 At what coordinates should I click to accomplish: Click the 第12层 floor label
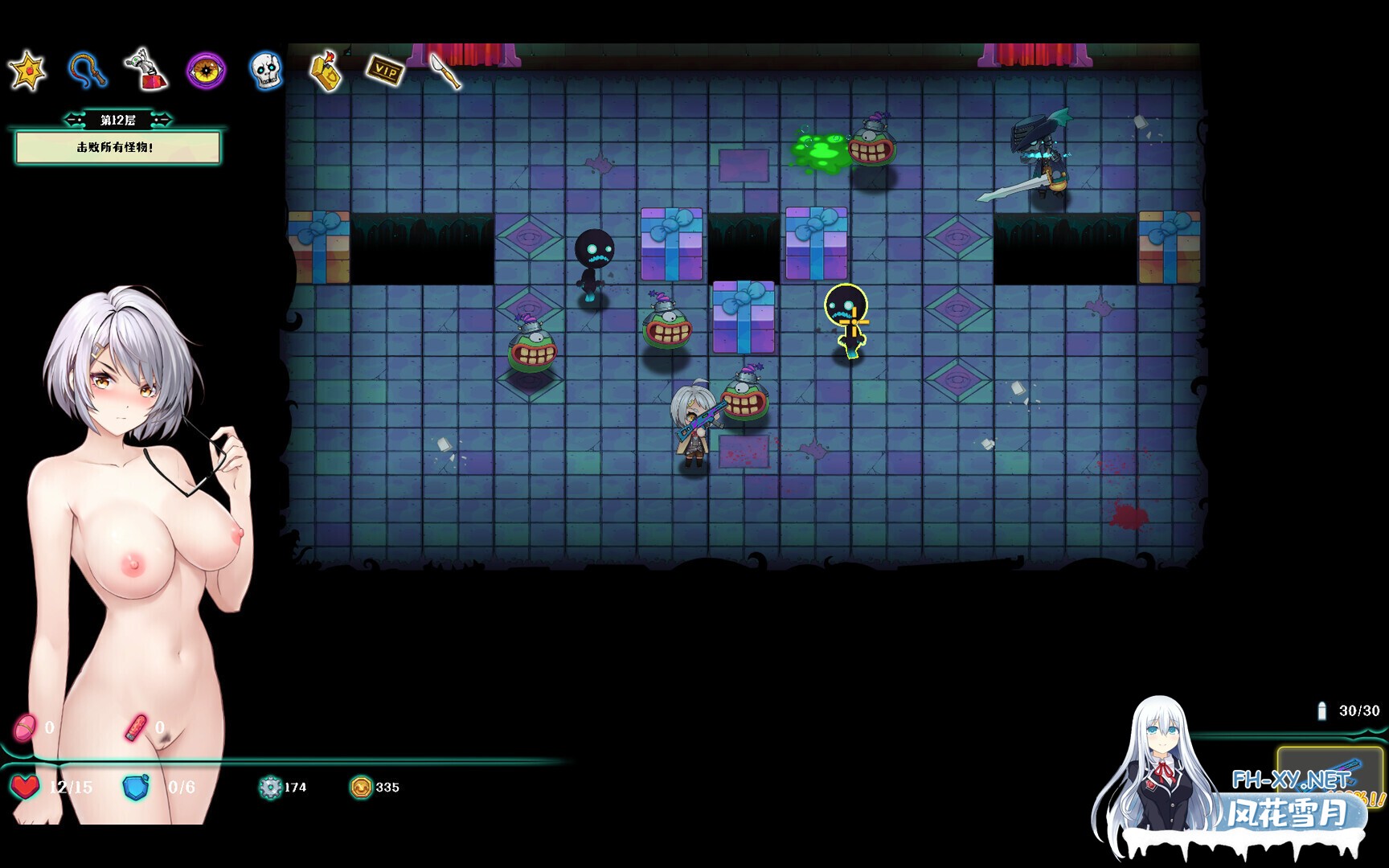coord(117,117)
